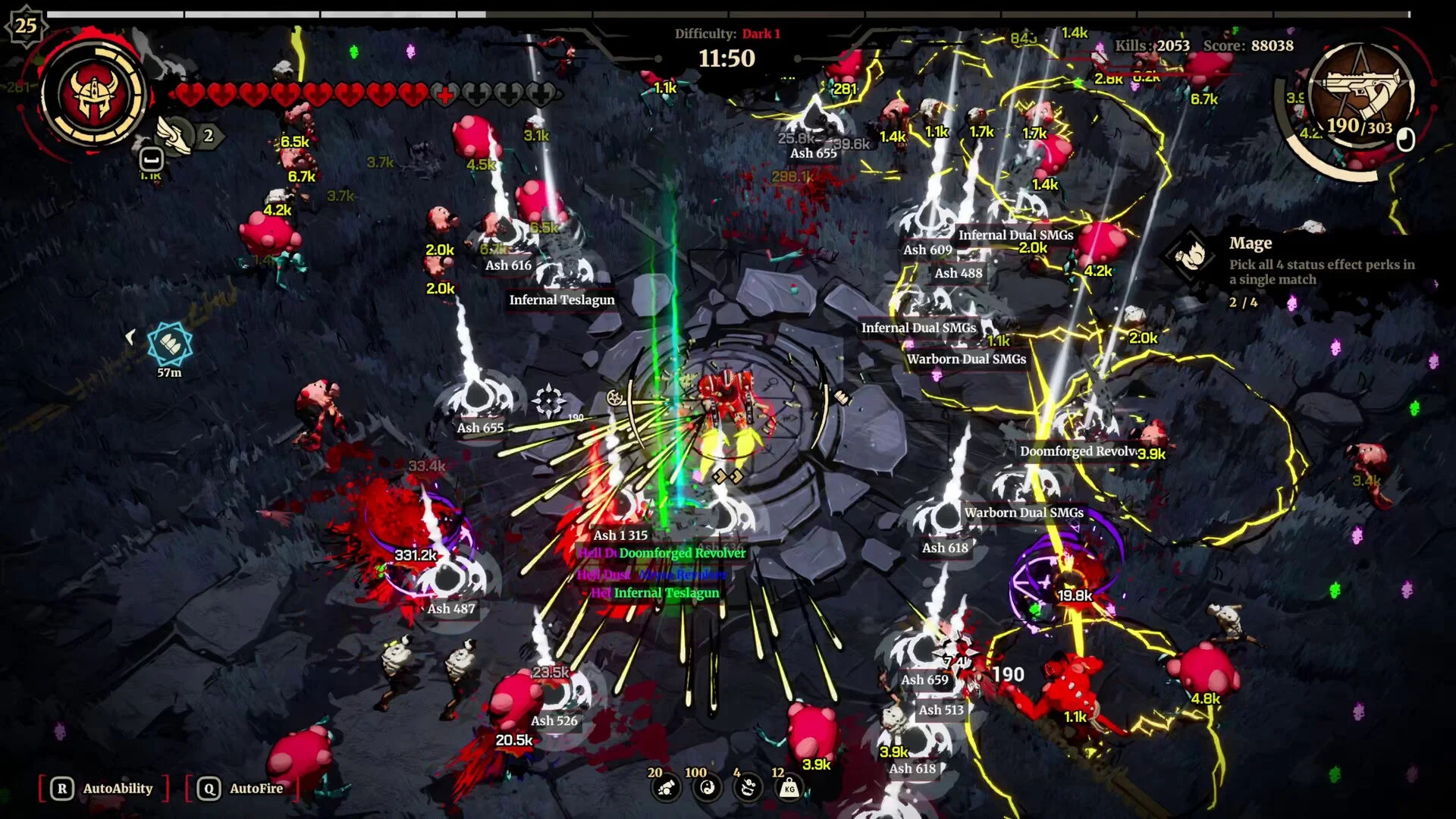This screenshot has width=1456, height=819.
Task: Open the Mage challenge tracker
Action: [1191, 255]
